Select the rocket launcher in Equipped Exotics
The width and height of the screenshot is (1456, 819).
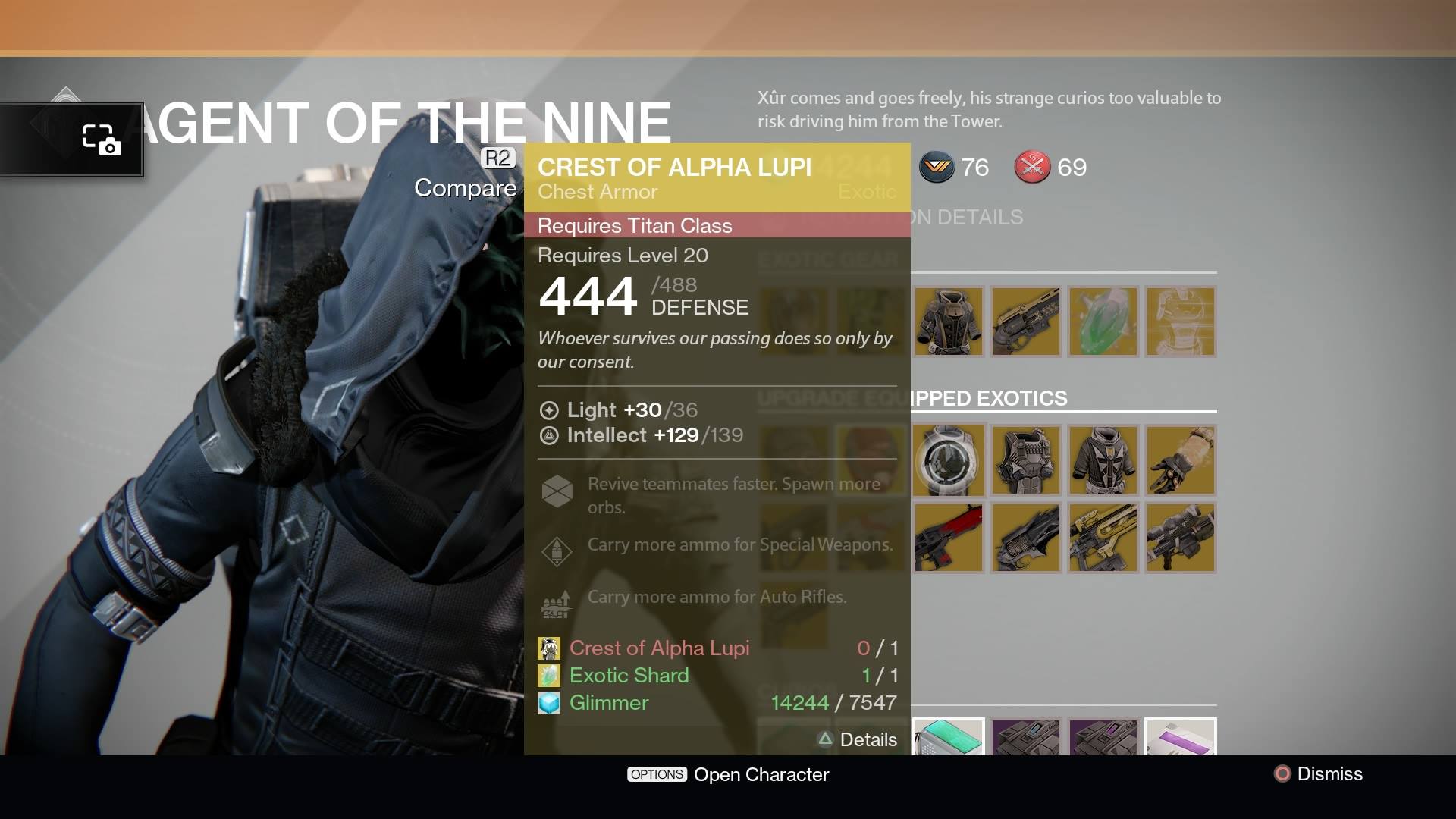(x=1181, y=538)
